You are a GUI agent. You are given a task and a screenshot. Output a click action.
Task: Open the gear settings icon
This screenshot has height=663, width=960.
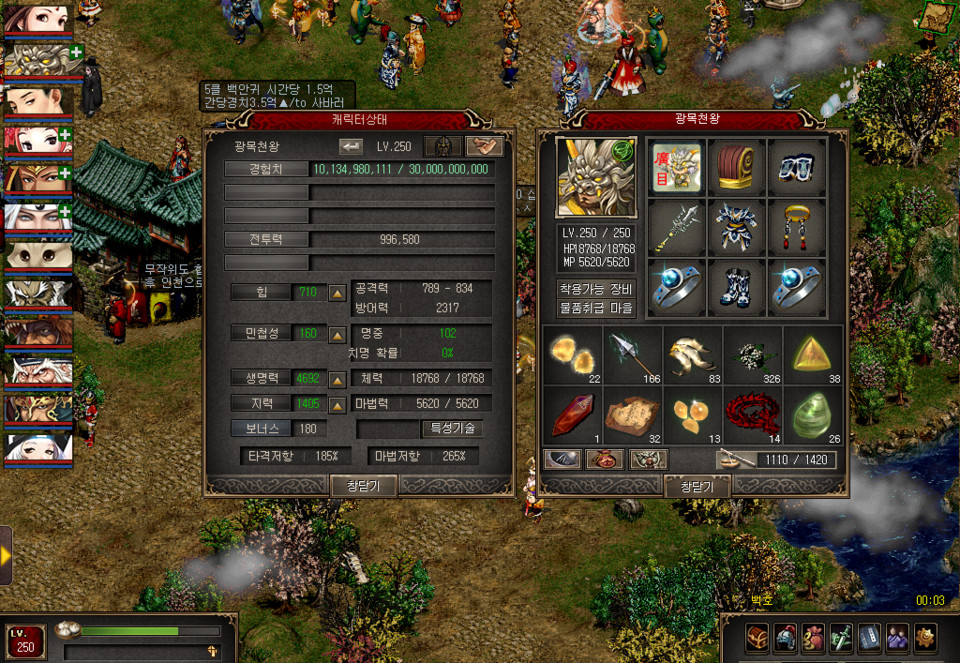tap(926, 636)
